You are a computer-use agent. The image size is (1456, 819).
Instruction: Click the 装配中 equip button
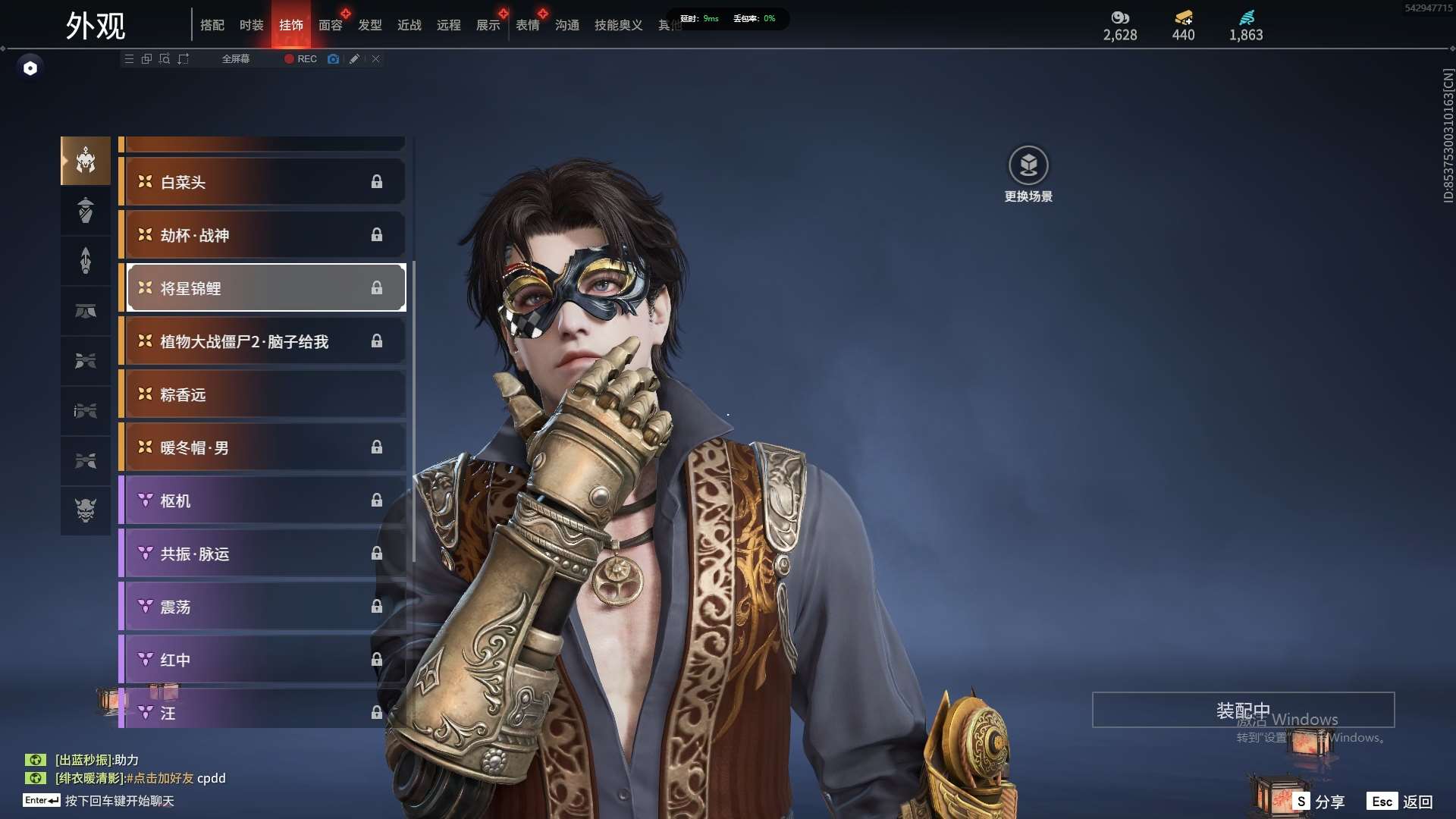click(x=1243, y=710)
